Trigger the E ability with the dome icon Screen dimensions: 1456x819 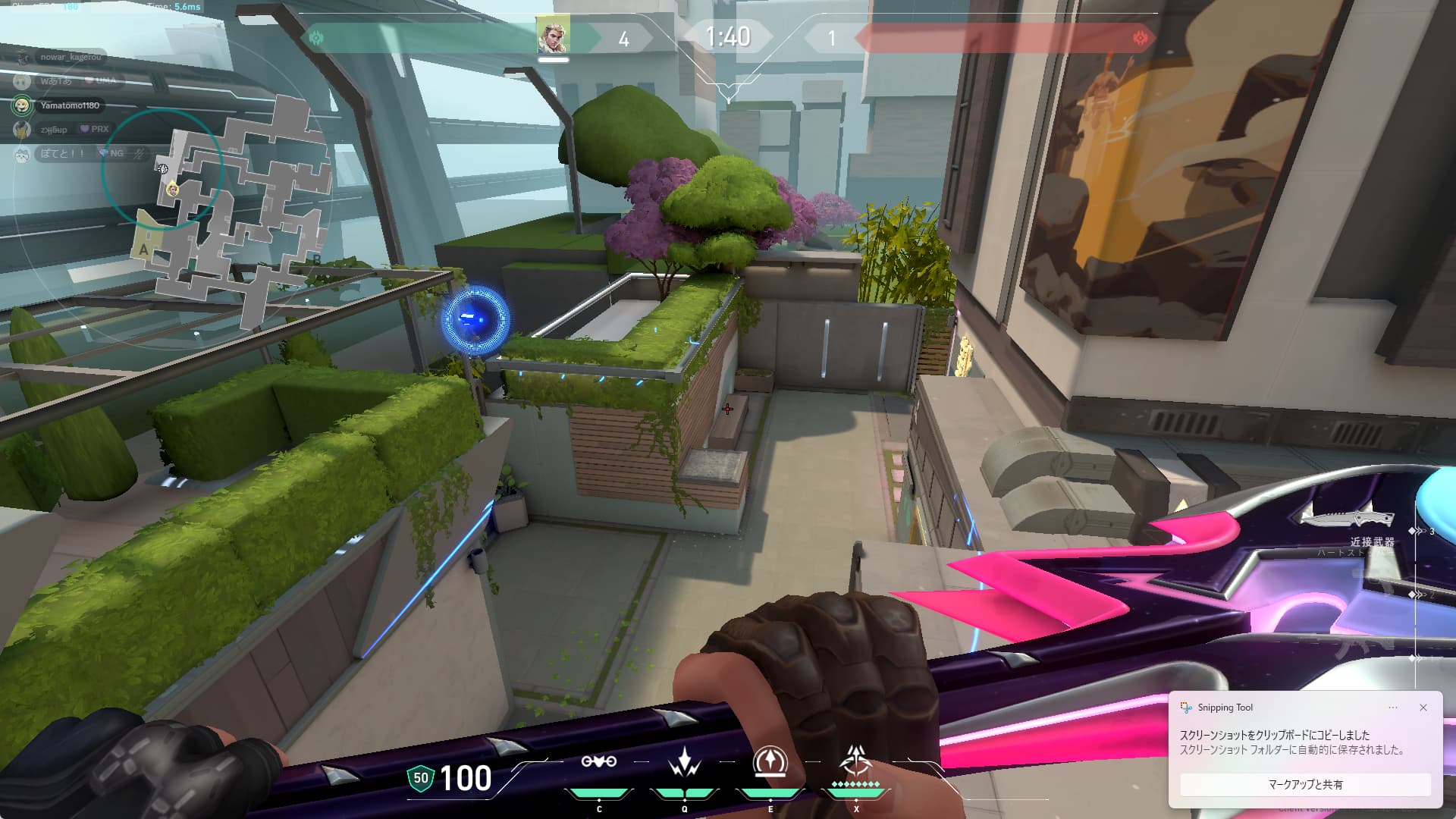(x=770, y=762)
